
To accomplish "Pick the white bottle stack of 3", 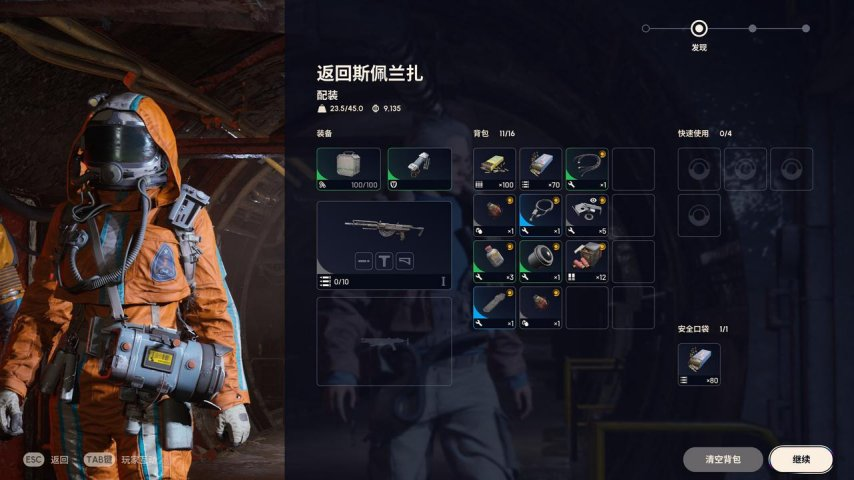I will (x=494, y=261).
